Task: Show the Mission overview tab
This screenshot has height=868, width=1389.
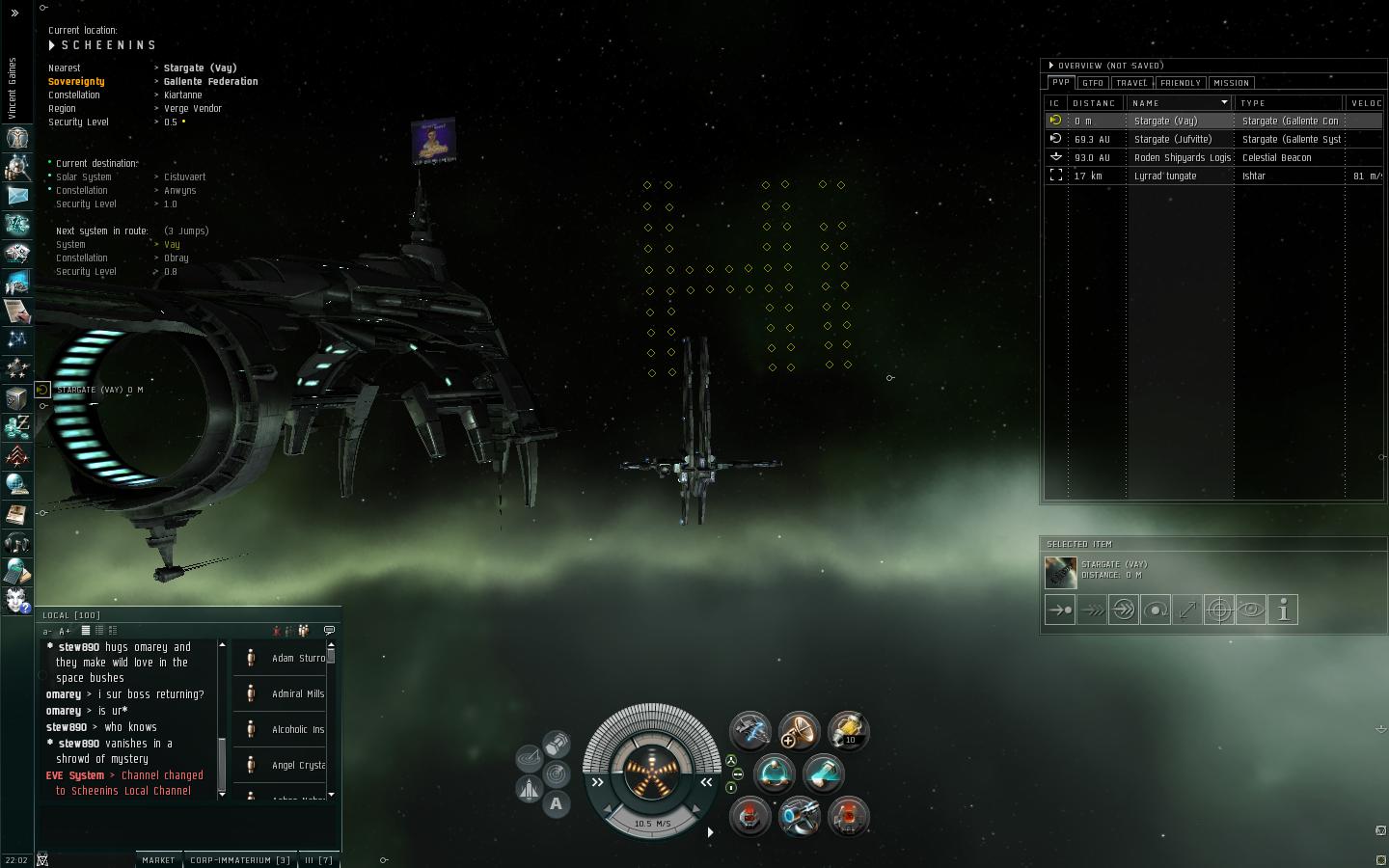Action: coord(1231,83)
